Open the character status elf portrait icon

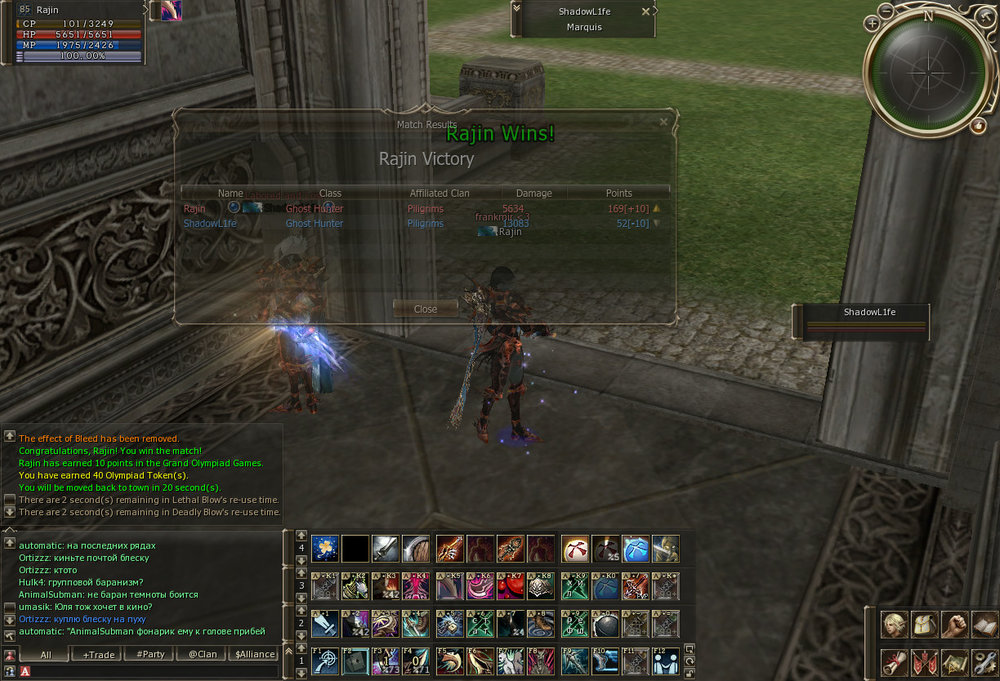[x=894, y=625]
